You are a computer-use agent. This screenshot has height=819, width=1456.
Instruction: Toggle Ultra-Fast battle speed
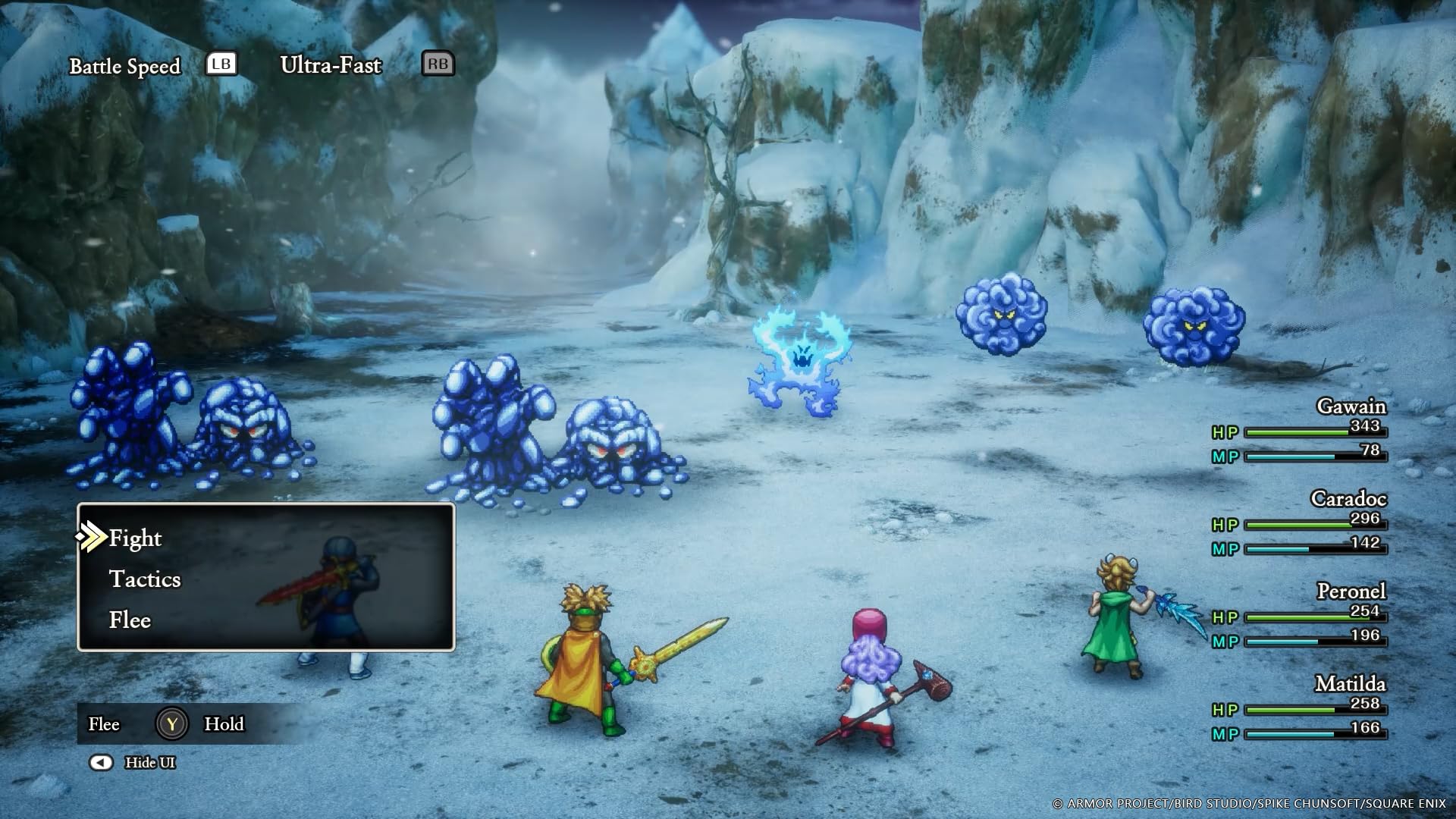click(x=330, y=66)
